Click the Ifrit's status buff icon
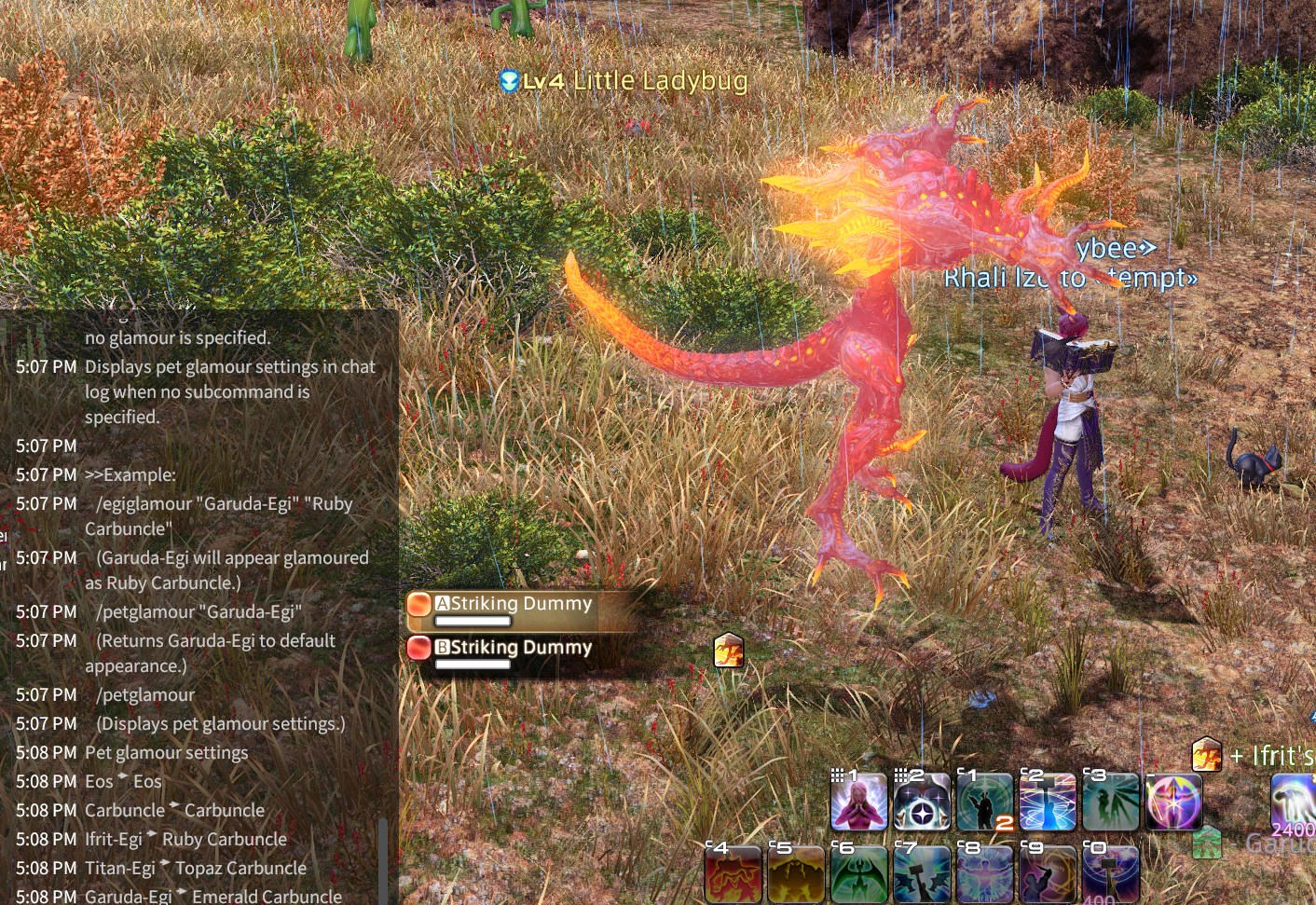The image size is (1316, 905). [1207, 755]
